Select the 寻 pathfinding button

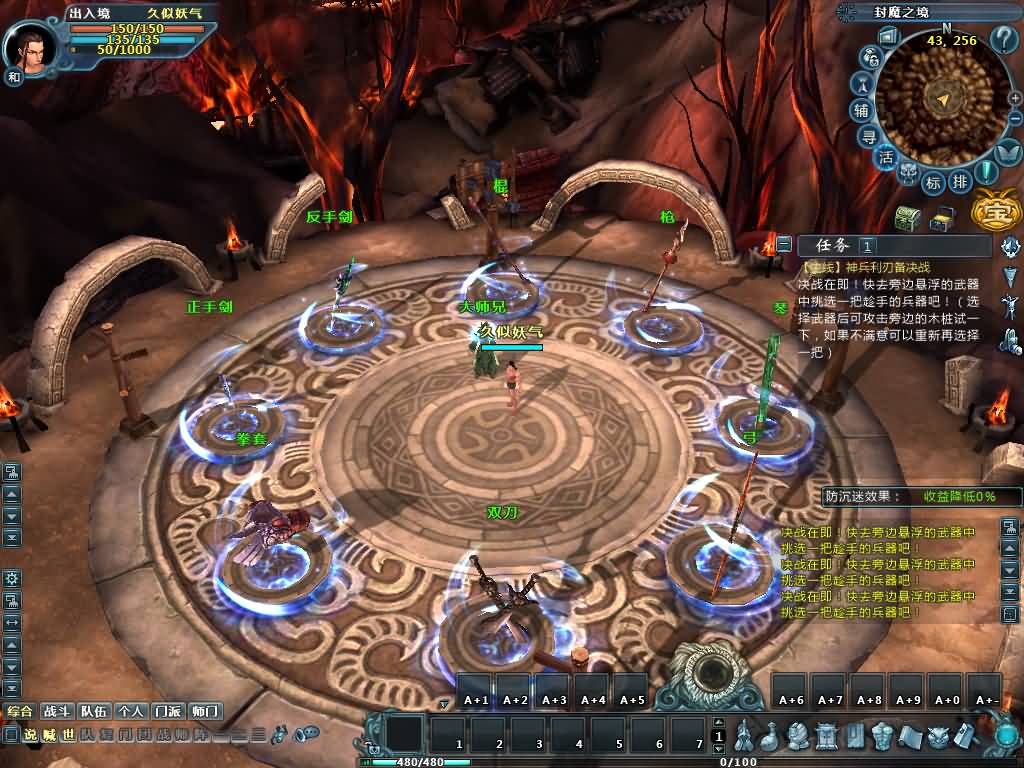tap(870, 137)
